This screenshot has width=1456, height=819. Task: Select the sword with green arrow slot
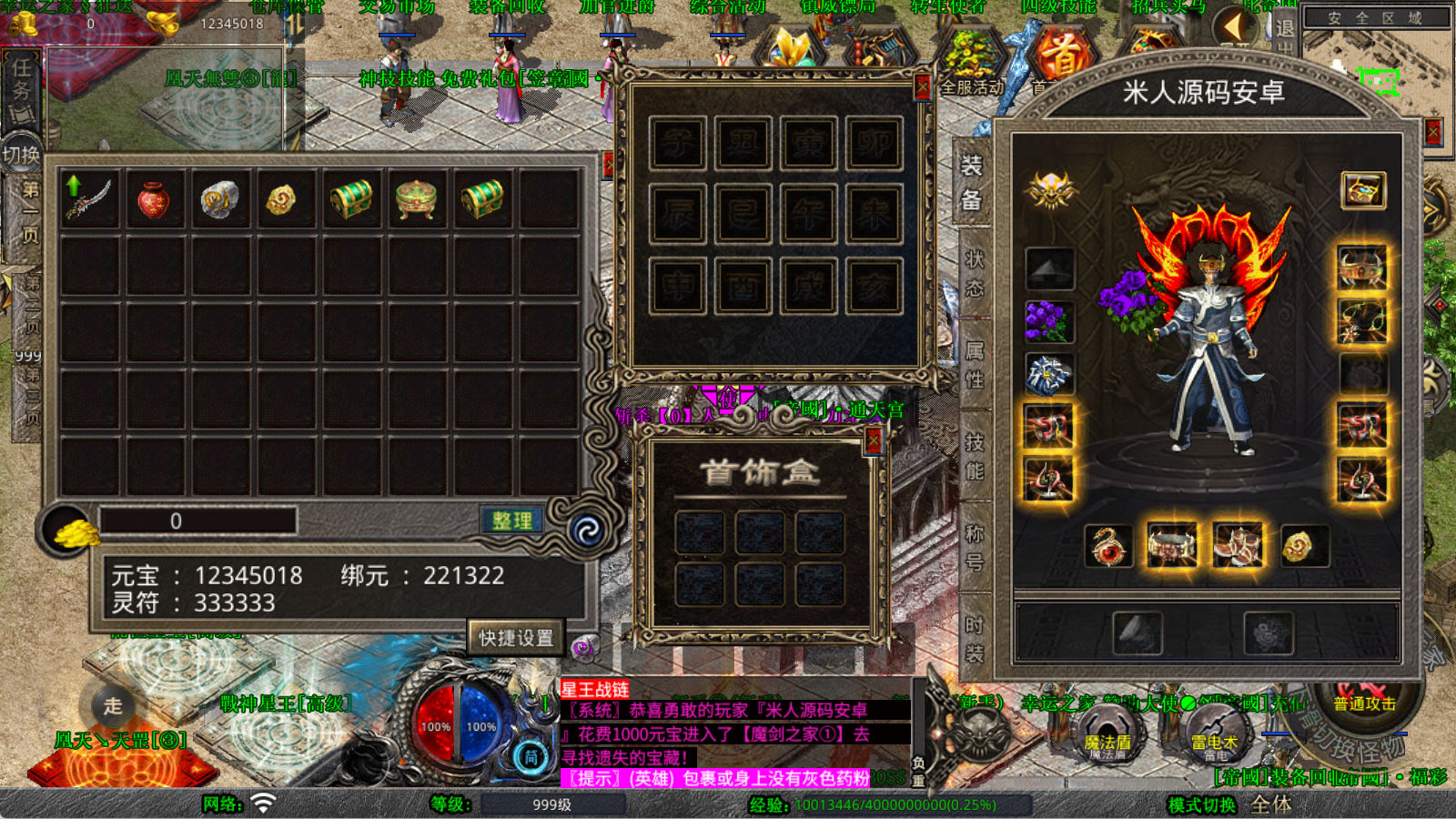tap(88, 197)
